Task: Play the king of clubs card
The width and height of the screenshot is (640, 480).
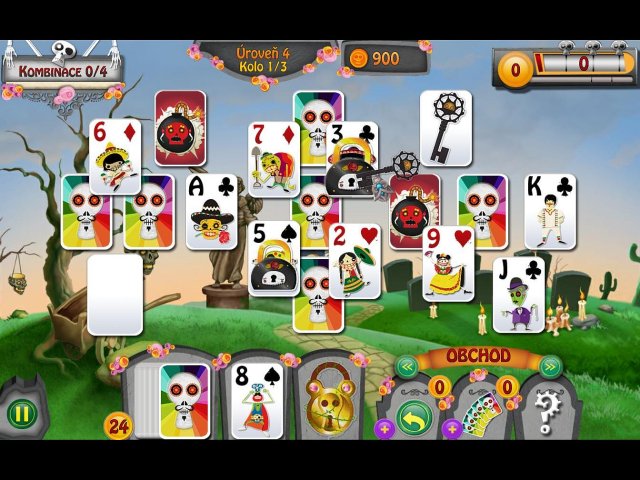Action: (x=549, y=211)
